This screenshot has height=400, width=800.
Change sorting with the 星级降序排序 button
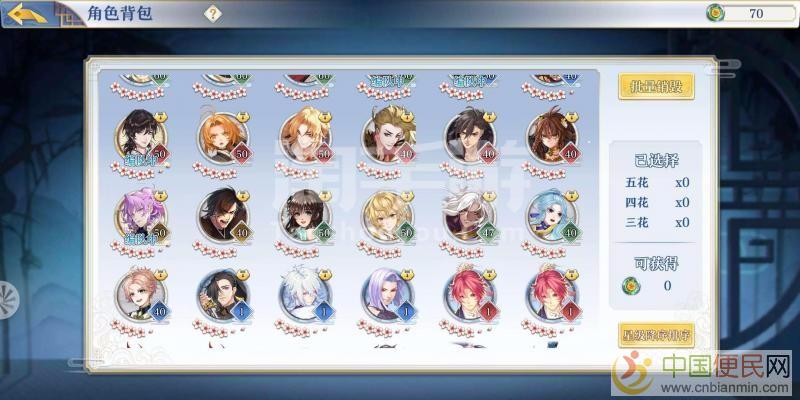(x=656, y=334)
